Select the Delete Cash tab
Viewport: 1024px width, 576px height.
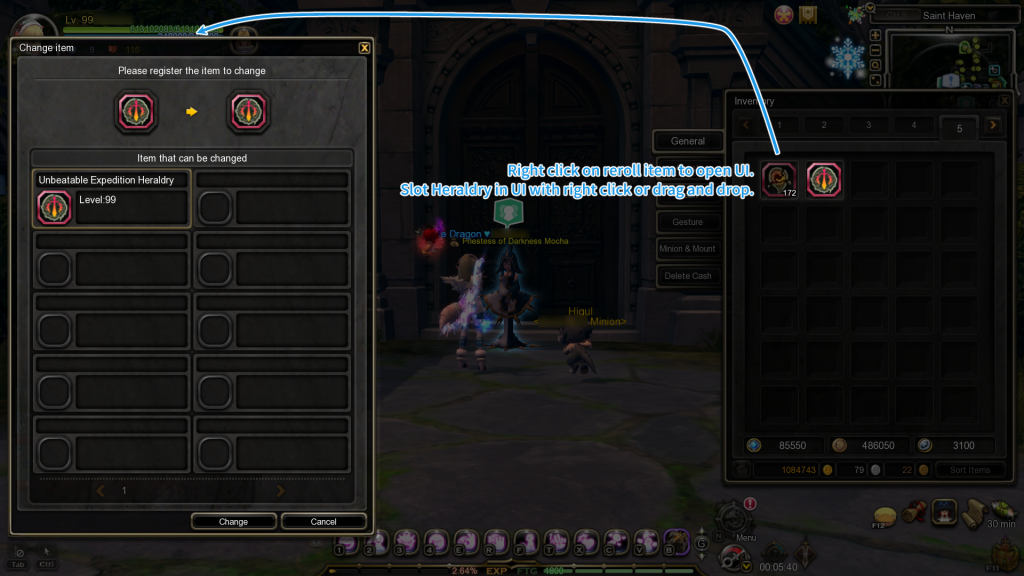[688, 276]
